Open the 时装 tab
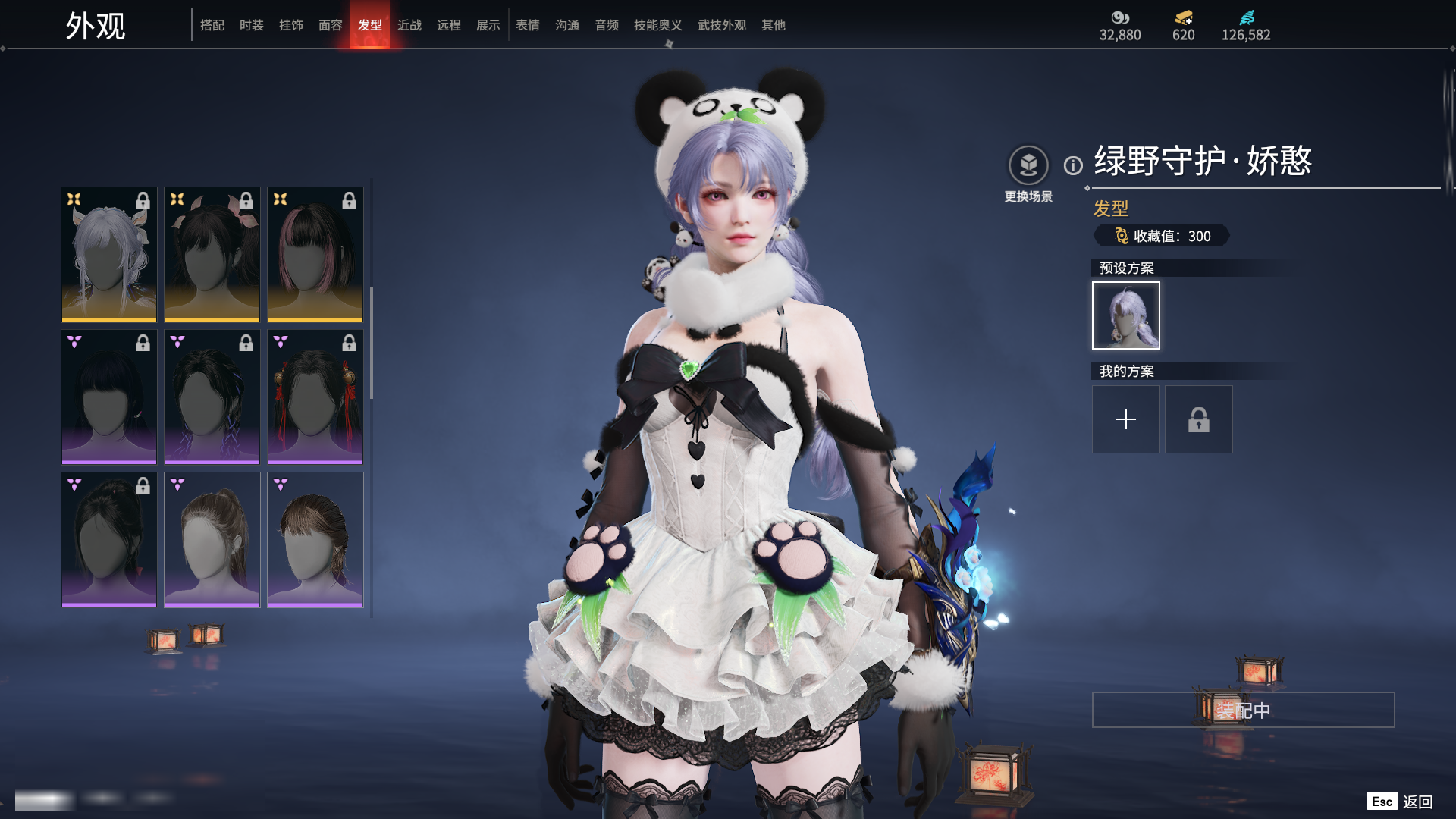 251,25
